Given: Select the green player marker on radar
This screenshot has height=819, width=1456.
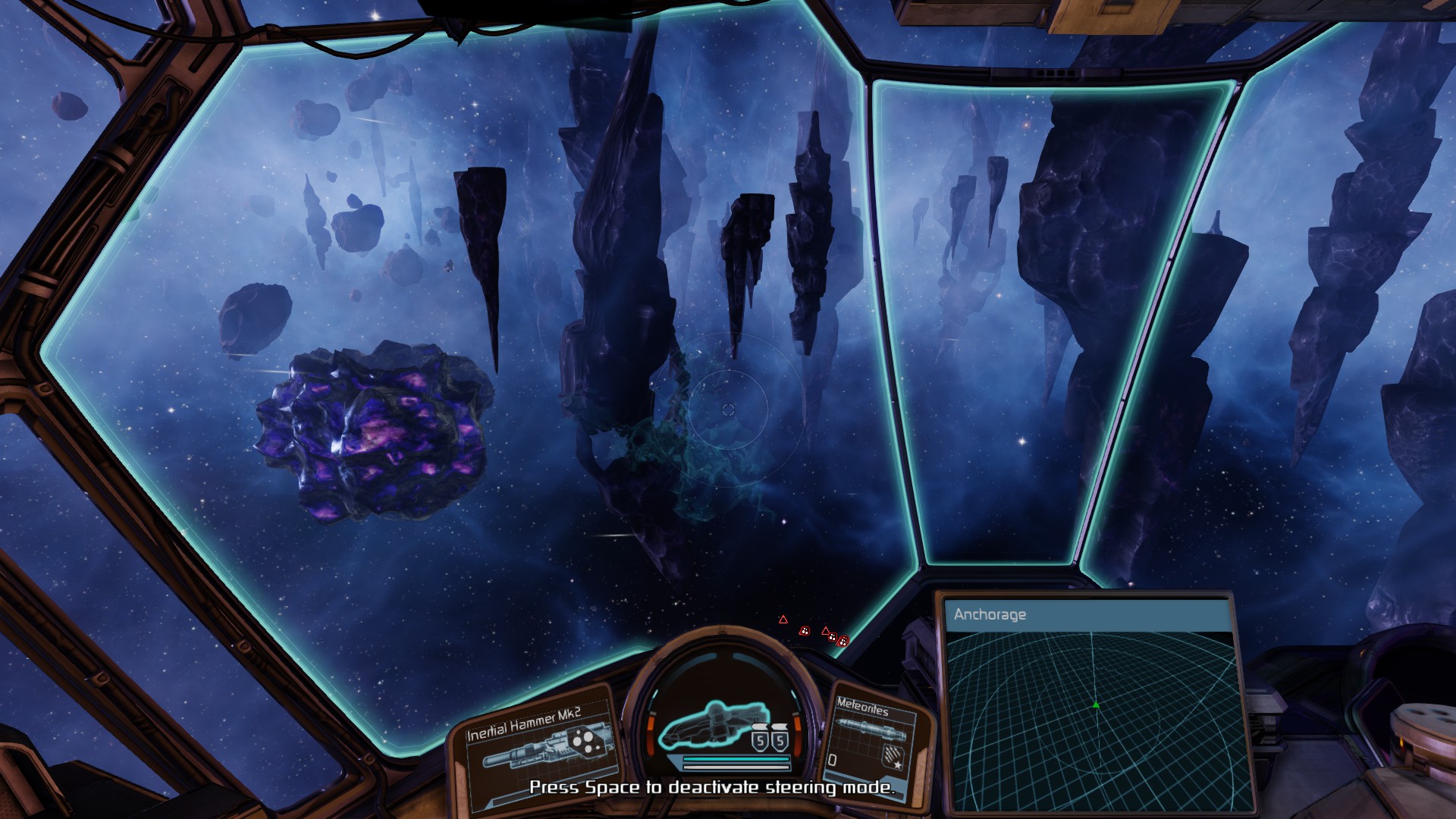Looking at the screenshot, I should click(1096, 705).
